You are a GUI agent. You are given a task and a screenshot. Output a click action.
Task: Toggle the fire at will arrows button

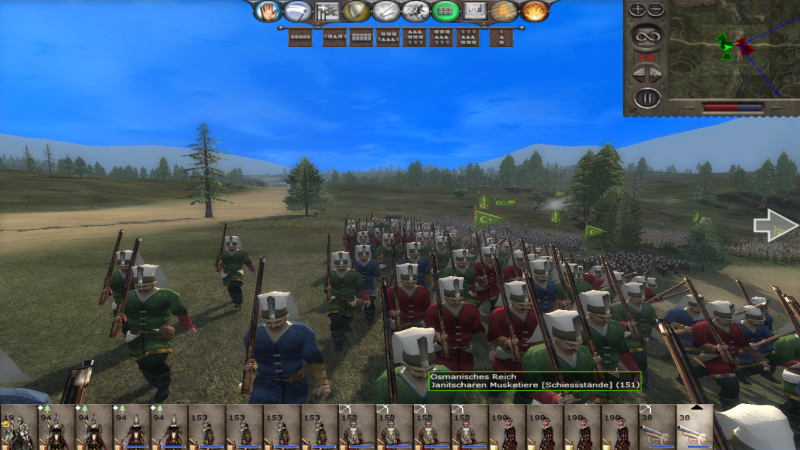pos(387,11)
